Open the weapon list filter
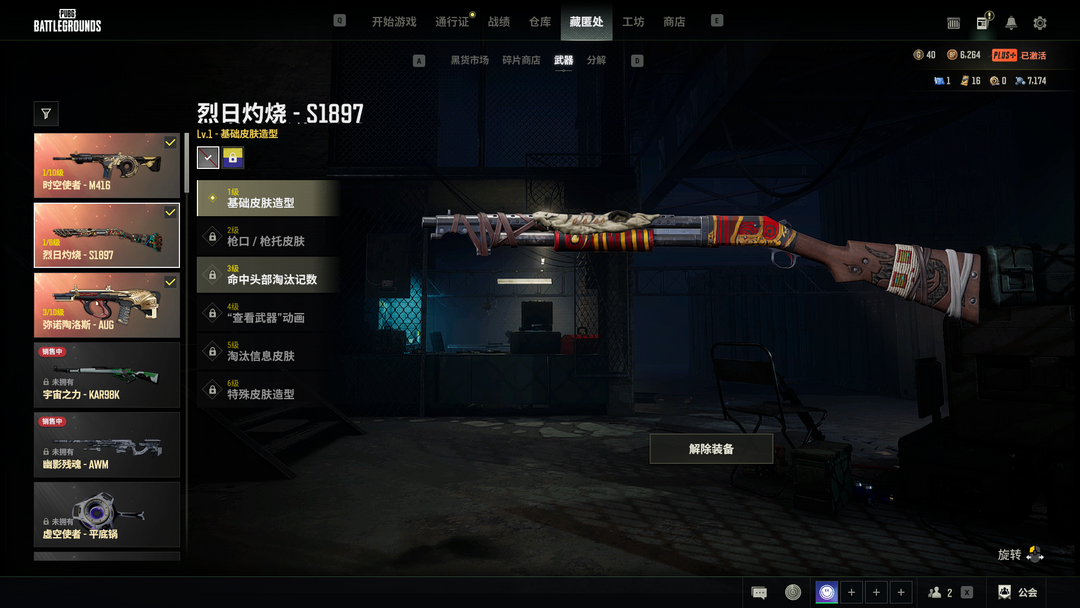 pos(46,113)
